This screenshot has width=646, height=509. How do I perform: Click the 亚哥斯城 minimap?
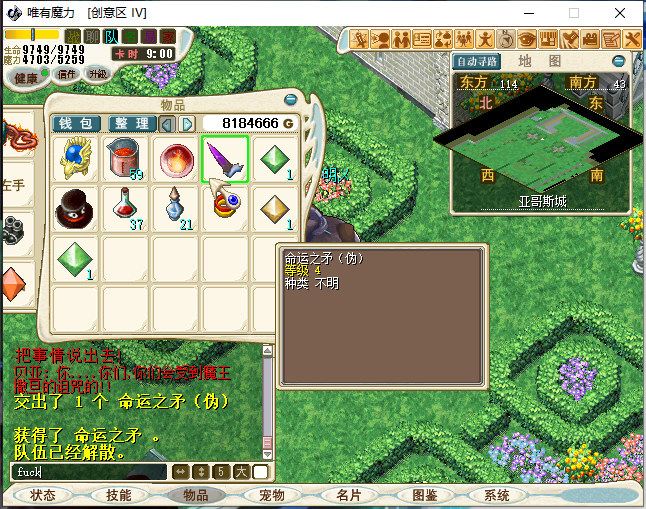point(540,135)
